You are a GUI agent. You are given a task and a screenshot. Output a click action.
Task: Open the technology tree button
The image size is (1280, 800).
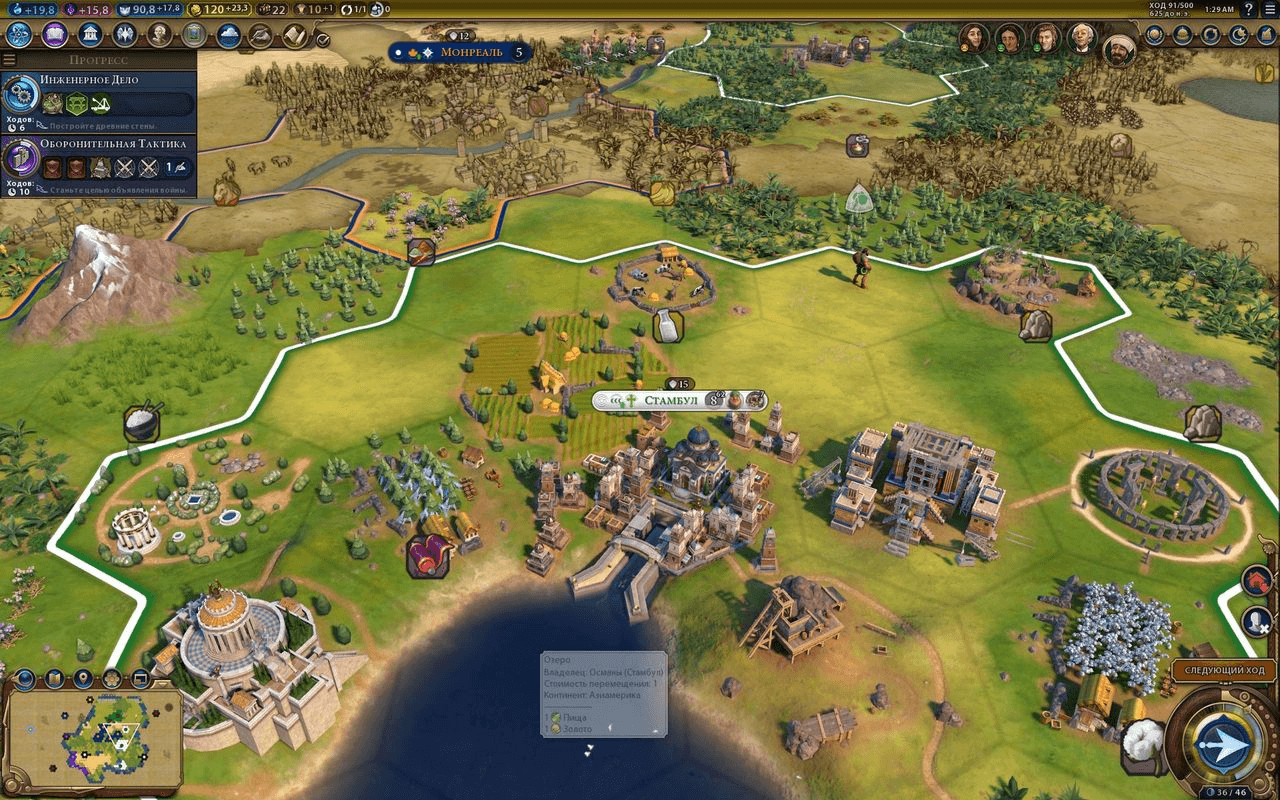[19, 35]
